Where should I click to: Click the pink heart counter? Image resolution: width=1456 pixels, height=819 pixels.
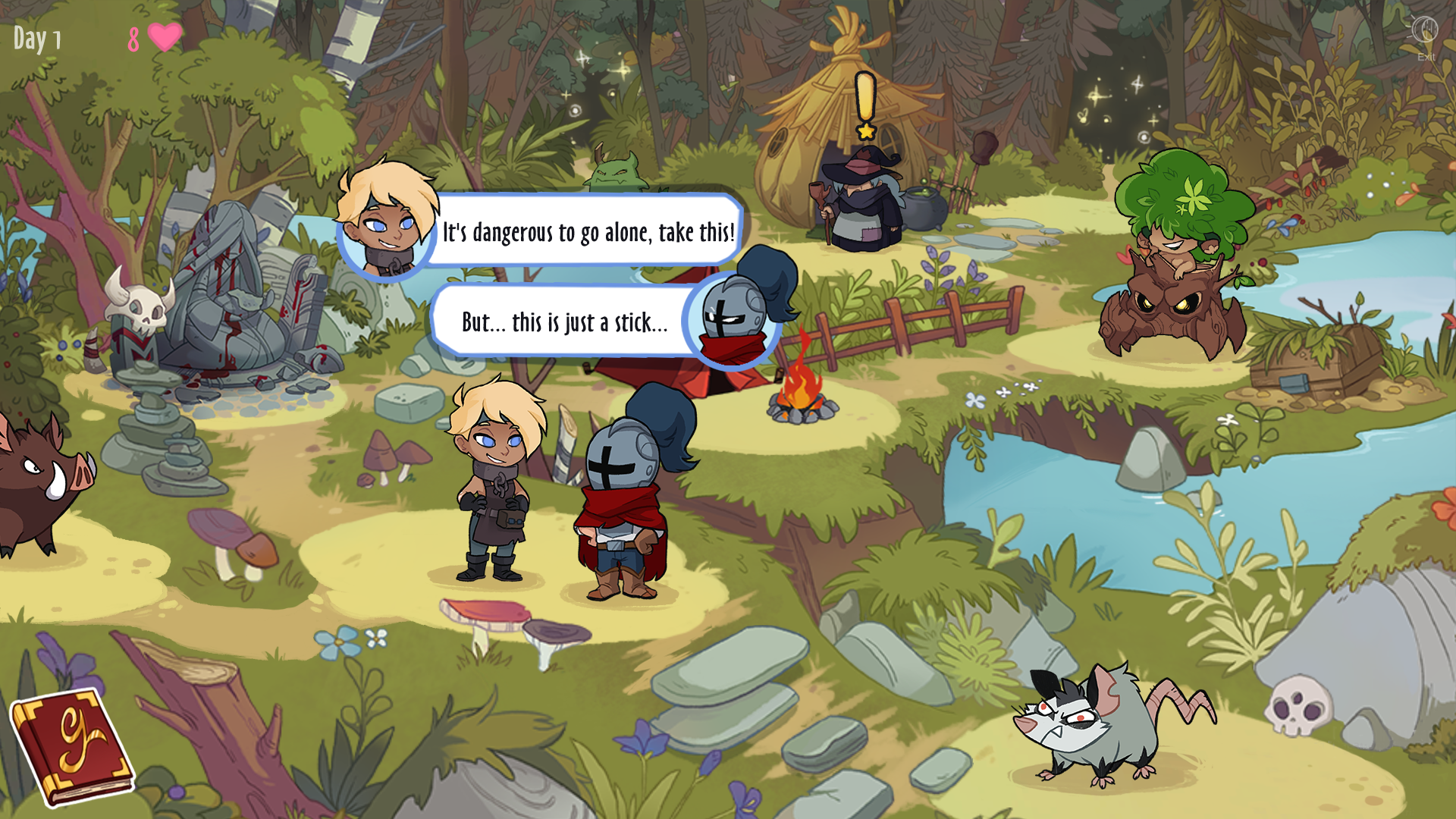[155, 36]
